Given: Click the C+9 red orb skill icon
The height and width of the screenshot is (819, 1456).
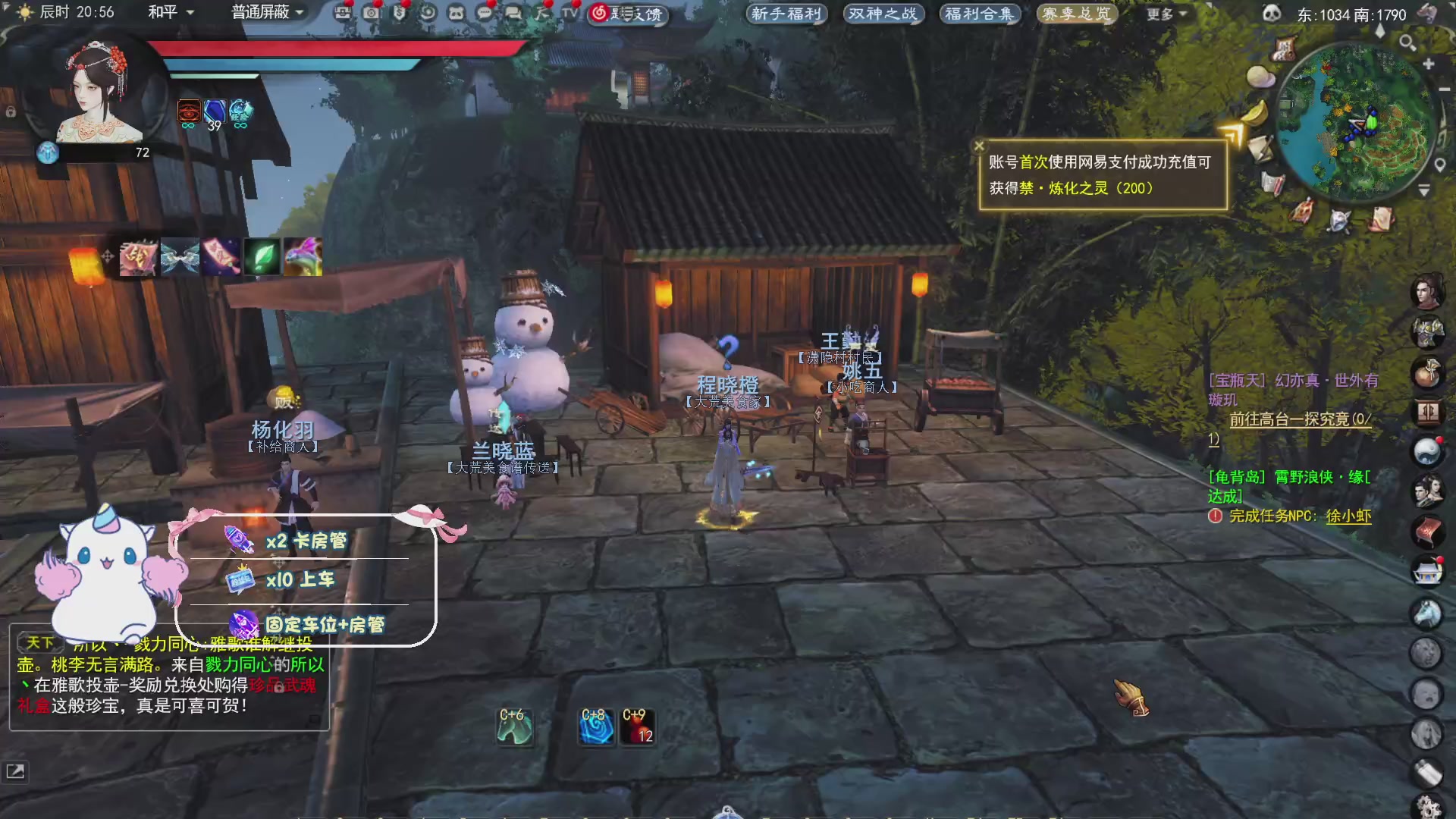Looking at the screenshot, I should 638,726.
